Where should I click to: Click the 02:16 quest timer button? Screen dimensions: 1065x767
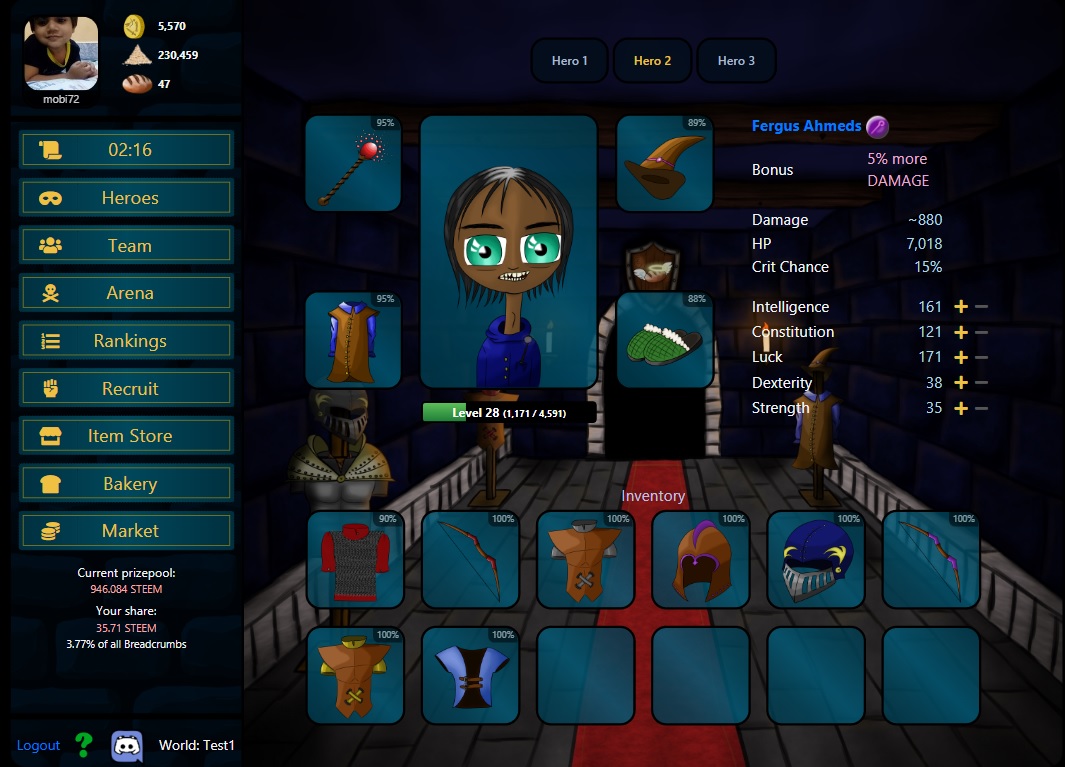coord(127,150)
